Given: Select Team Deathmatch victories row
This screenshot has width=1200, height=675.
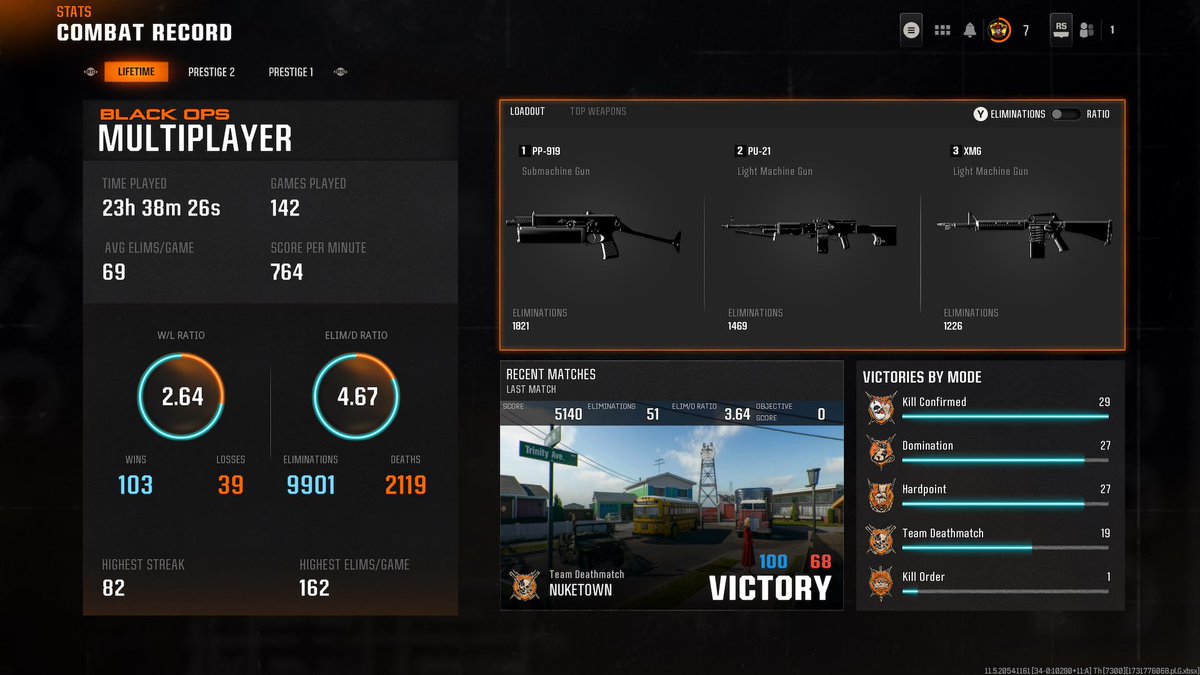Looking at the screenshot, I should [x=990, y=539].
